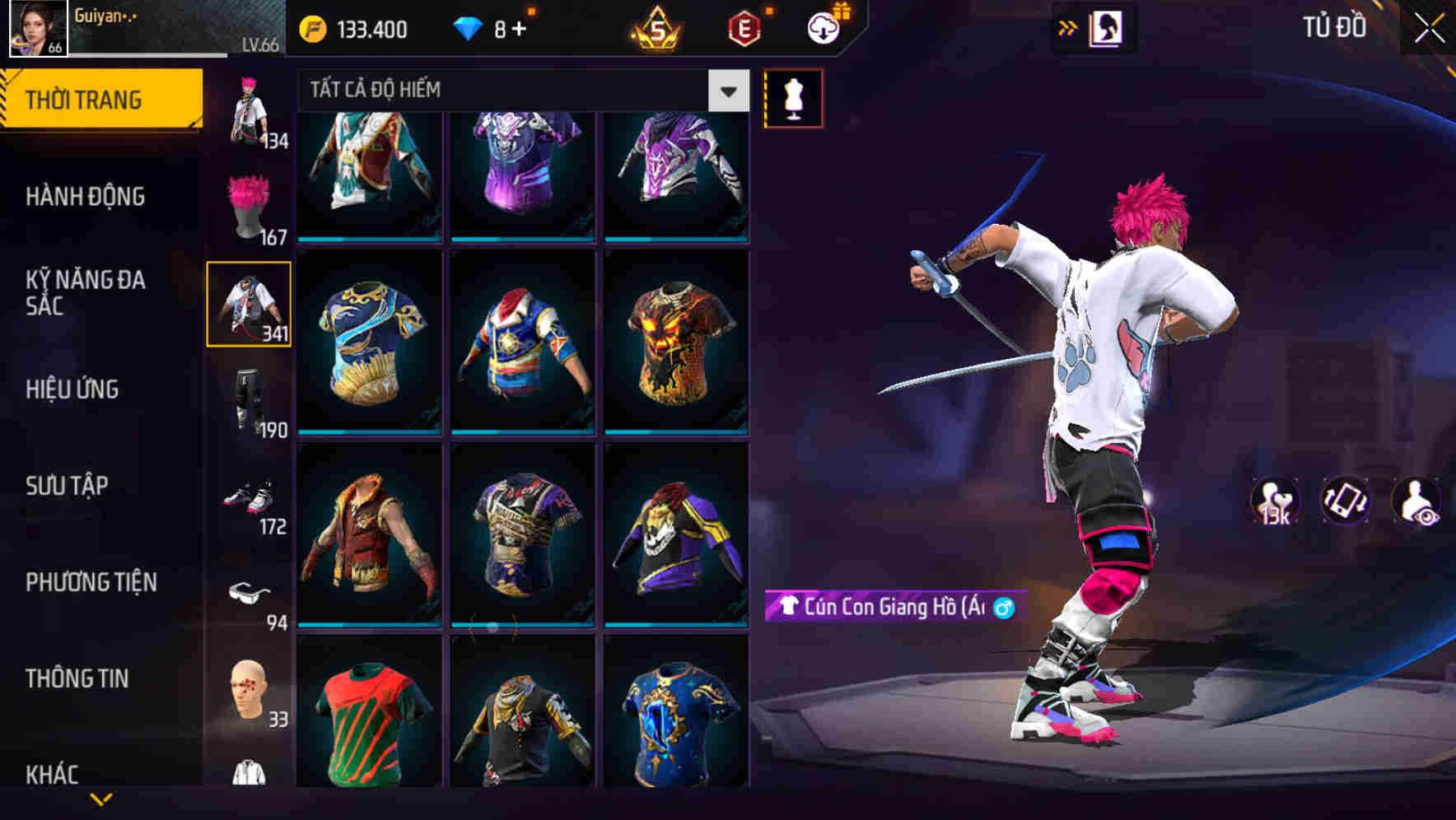Image resolution: width=1456 pixels, height=820 pixels.
Task: Open the character card icon top right
Action: [x=1109, y=27]
